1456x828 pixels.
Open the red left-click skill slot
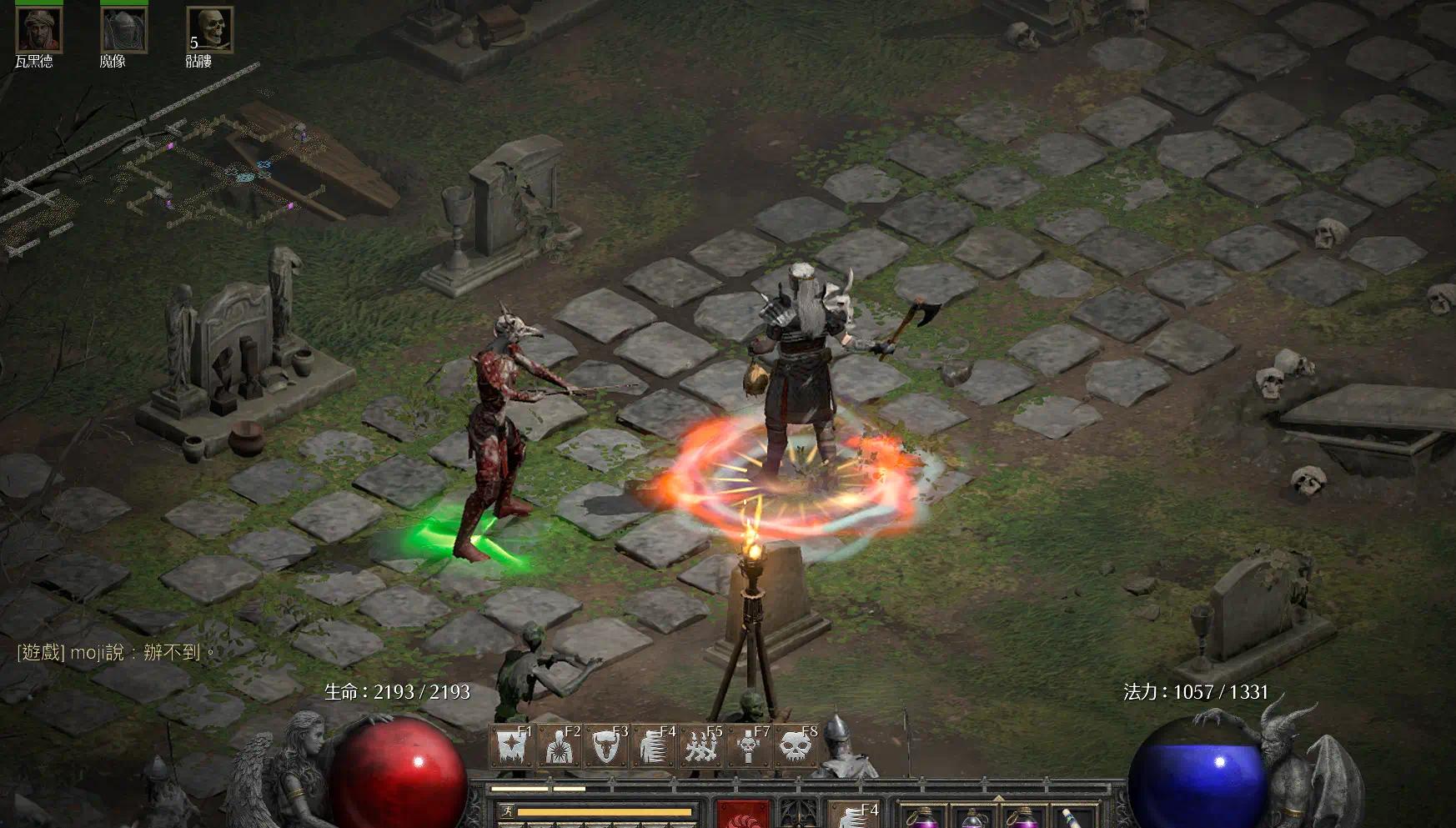(x=742, y=815)
